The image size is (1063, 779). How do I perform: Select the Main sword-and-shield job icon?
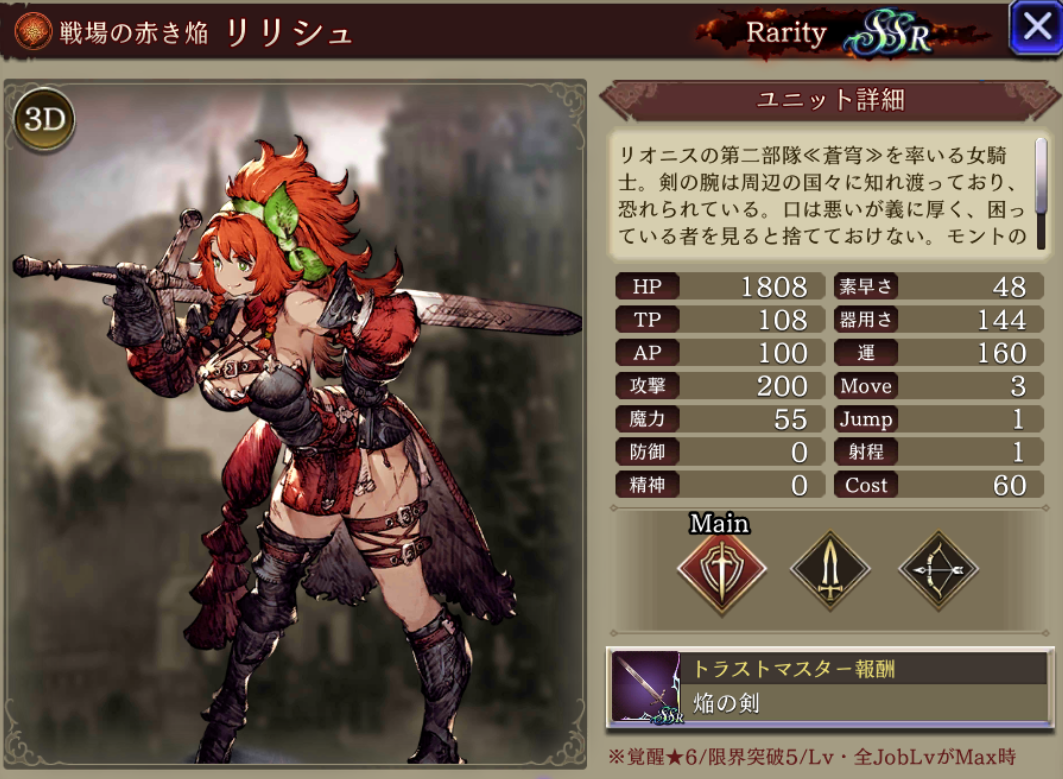721,571
